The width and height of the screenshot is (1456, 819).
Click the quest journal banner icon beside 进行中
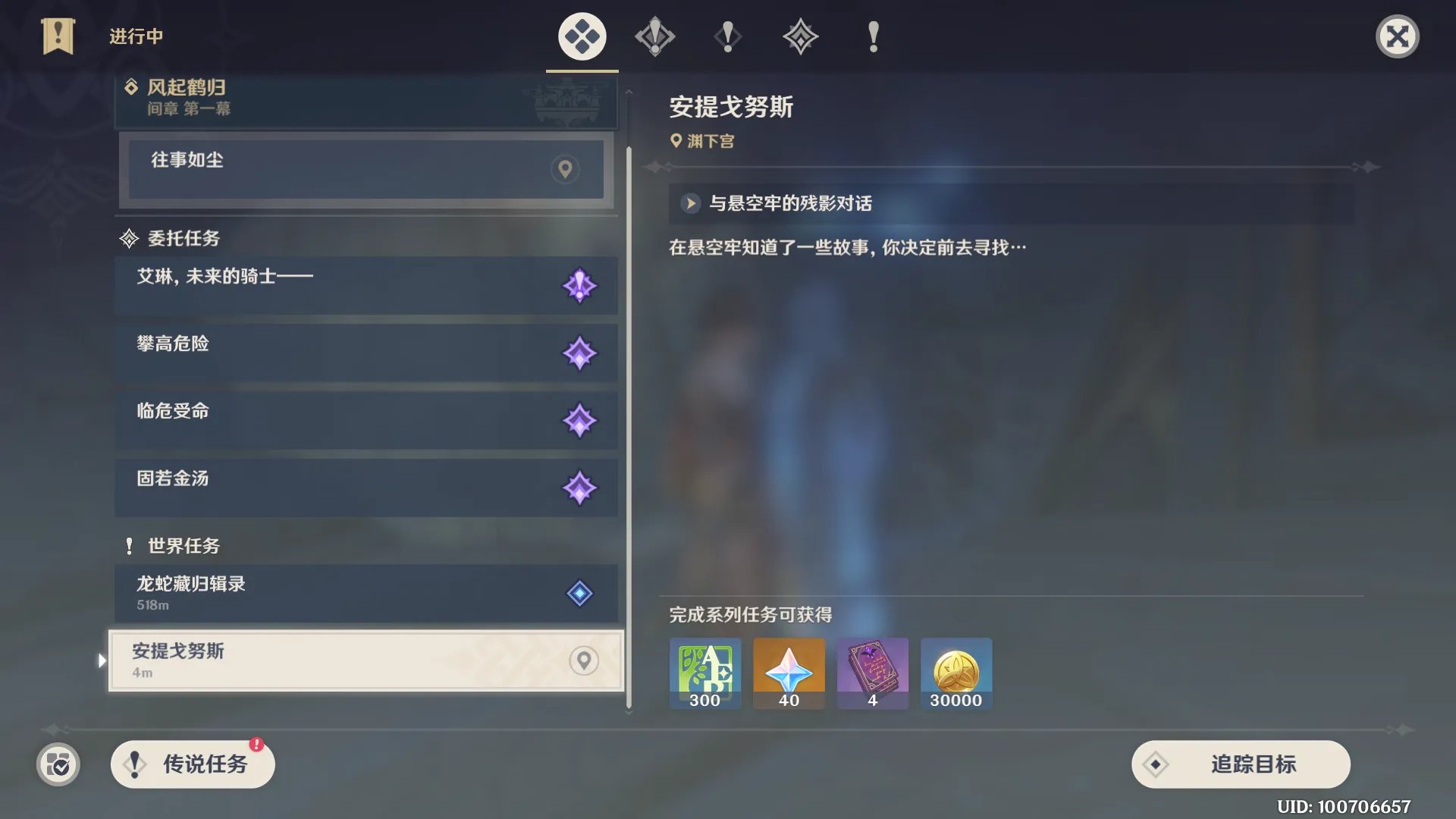[x=57, y=35]
